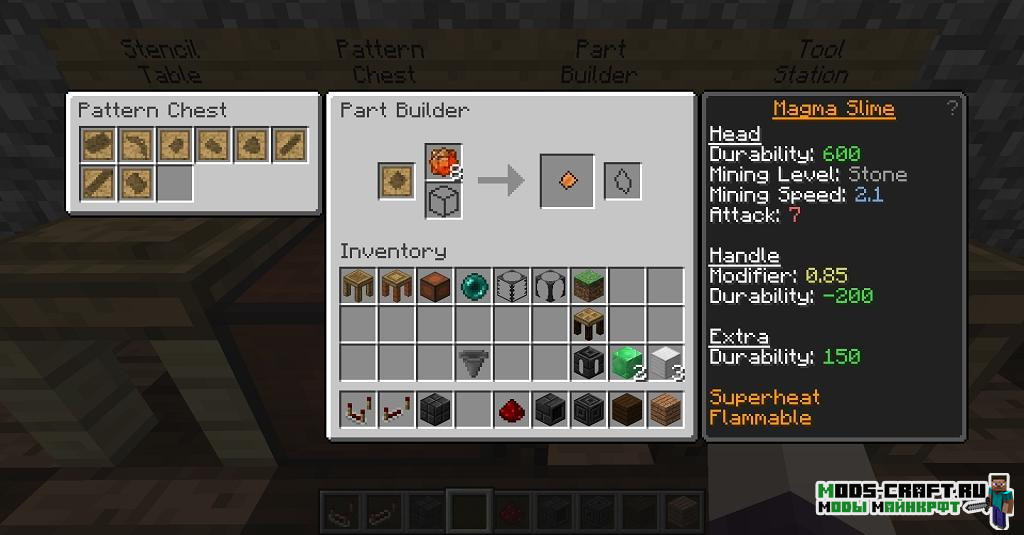
Task: Pick up the grey faucet funnel item
Action: point(475,362)
